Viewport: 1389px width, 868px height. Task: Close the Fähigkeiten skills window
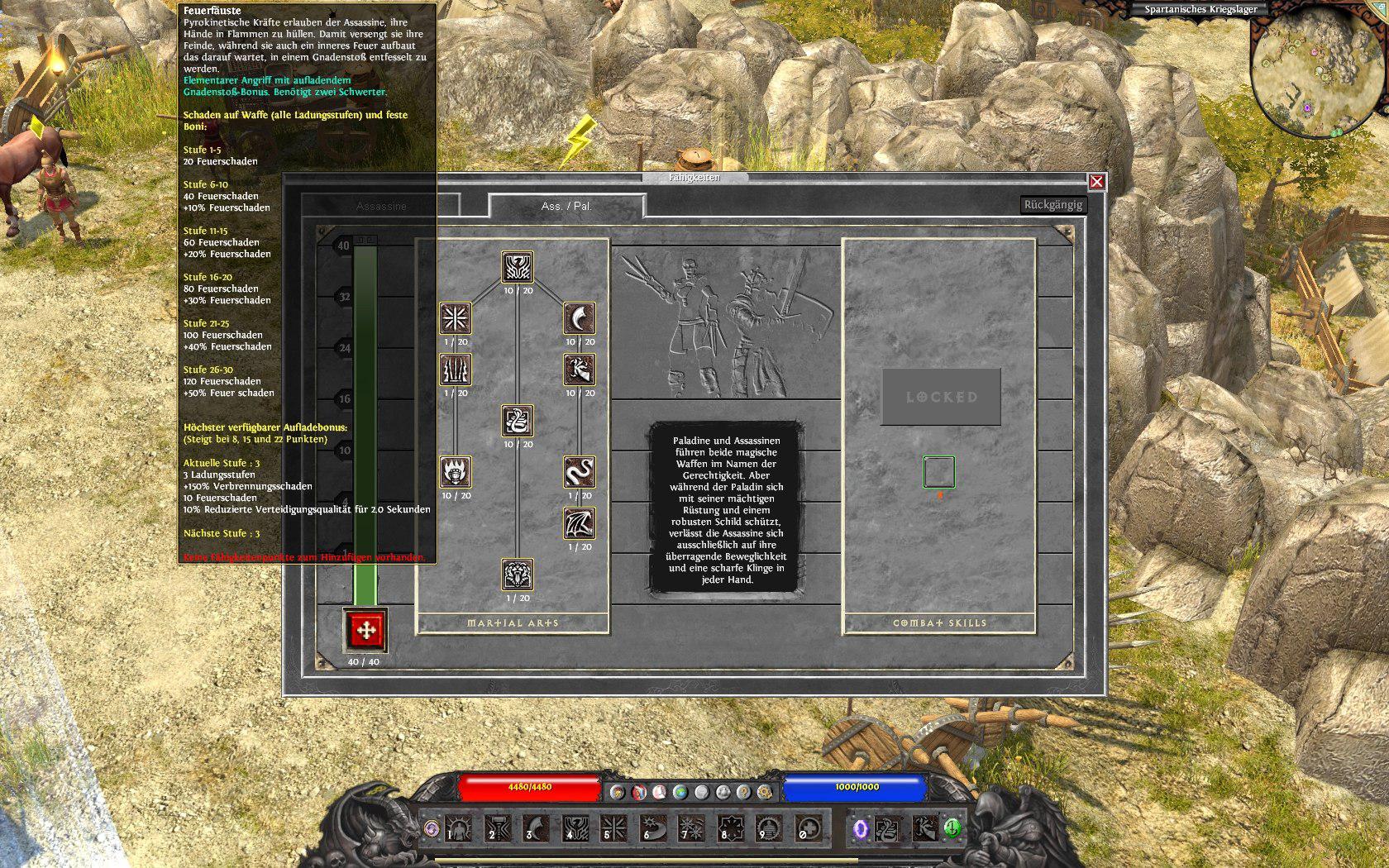pos(1096,182)
